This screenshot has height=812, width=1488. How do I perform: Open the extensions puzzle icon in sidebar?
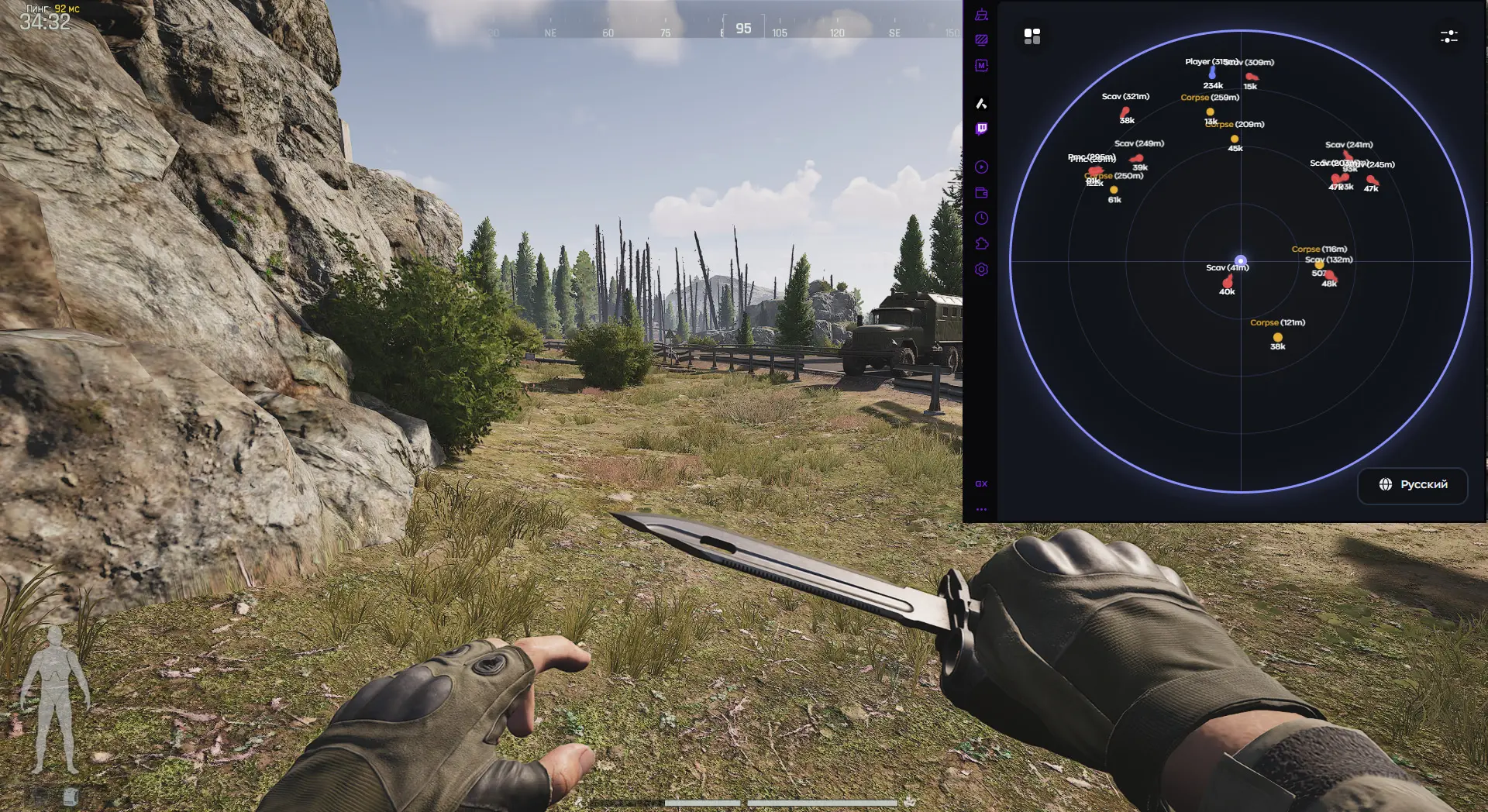981,244
